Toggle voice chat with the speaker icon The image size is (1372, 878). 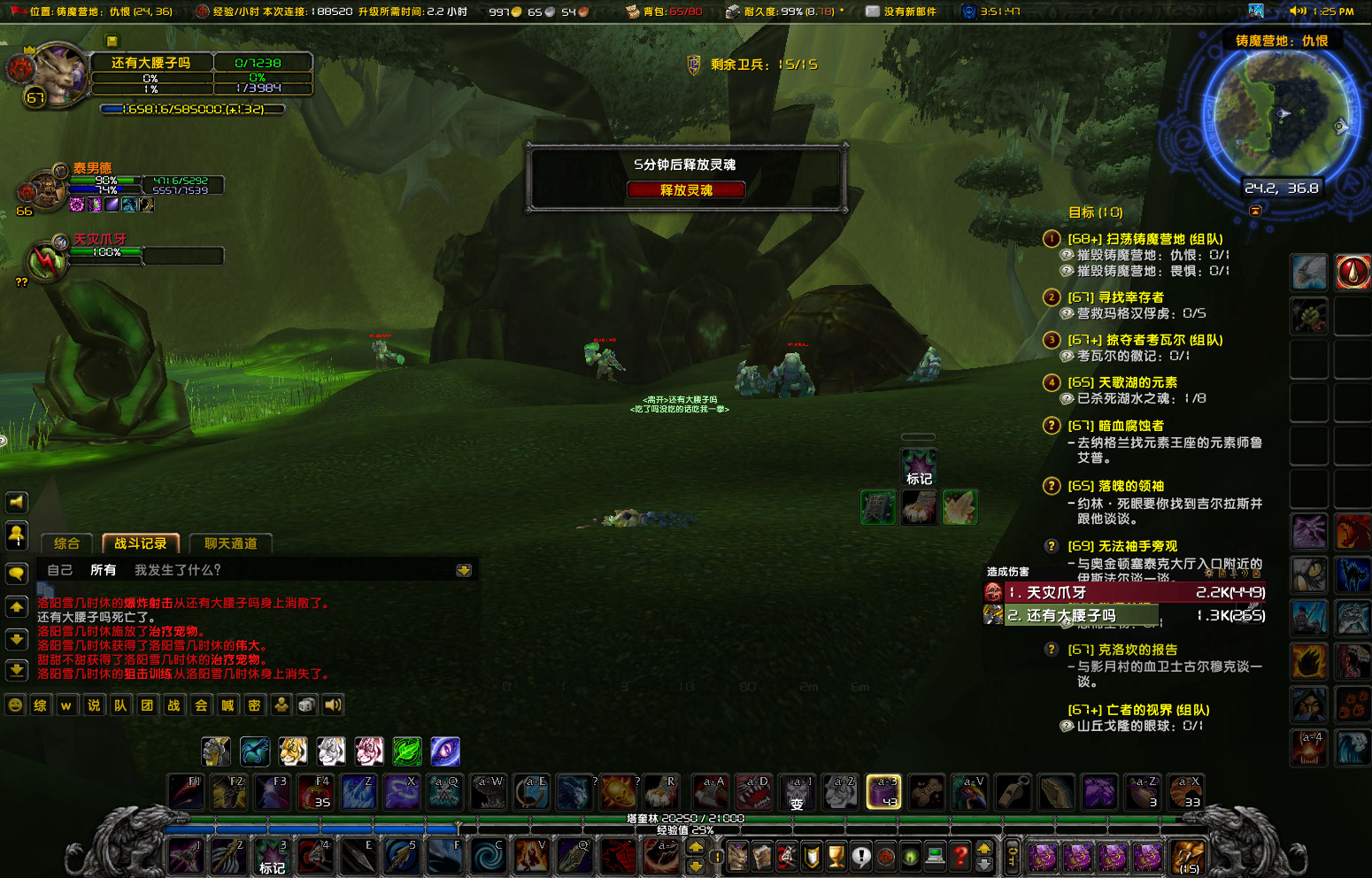[332, 705]
